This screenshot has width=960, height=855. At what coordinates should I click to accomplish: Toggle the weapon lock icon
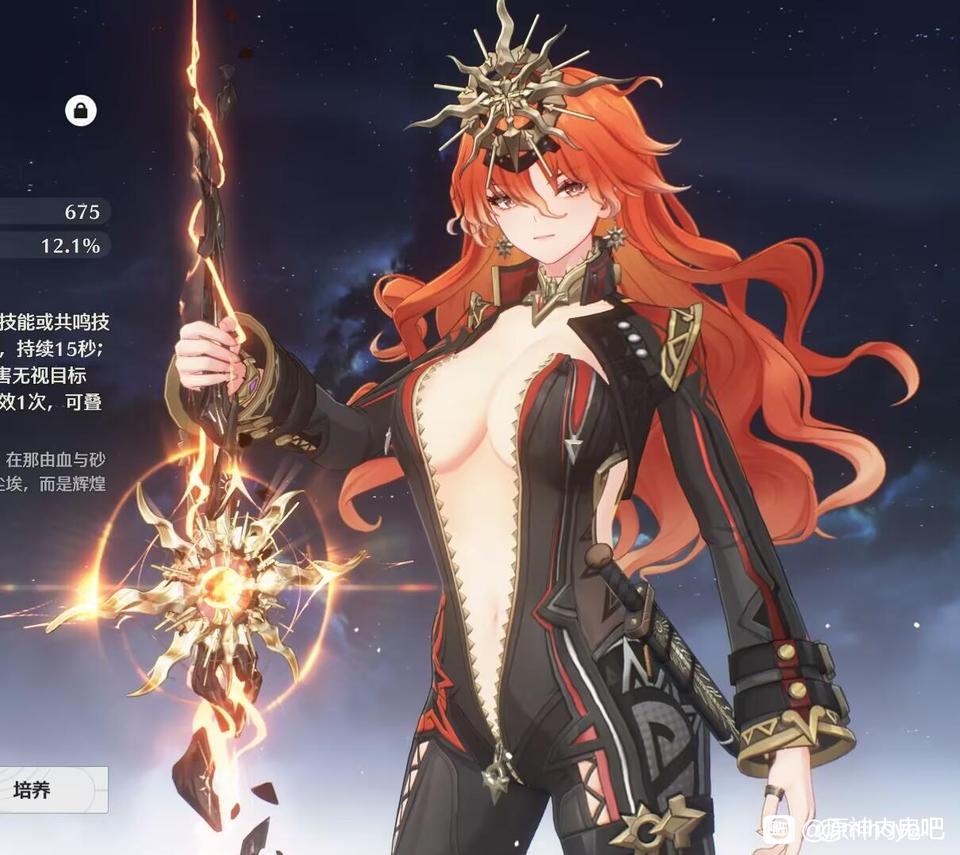(81, 110)
